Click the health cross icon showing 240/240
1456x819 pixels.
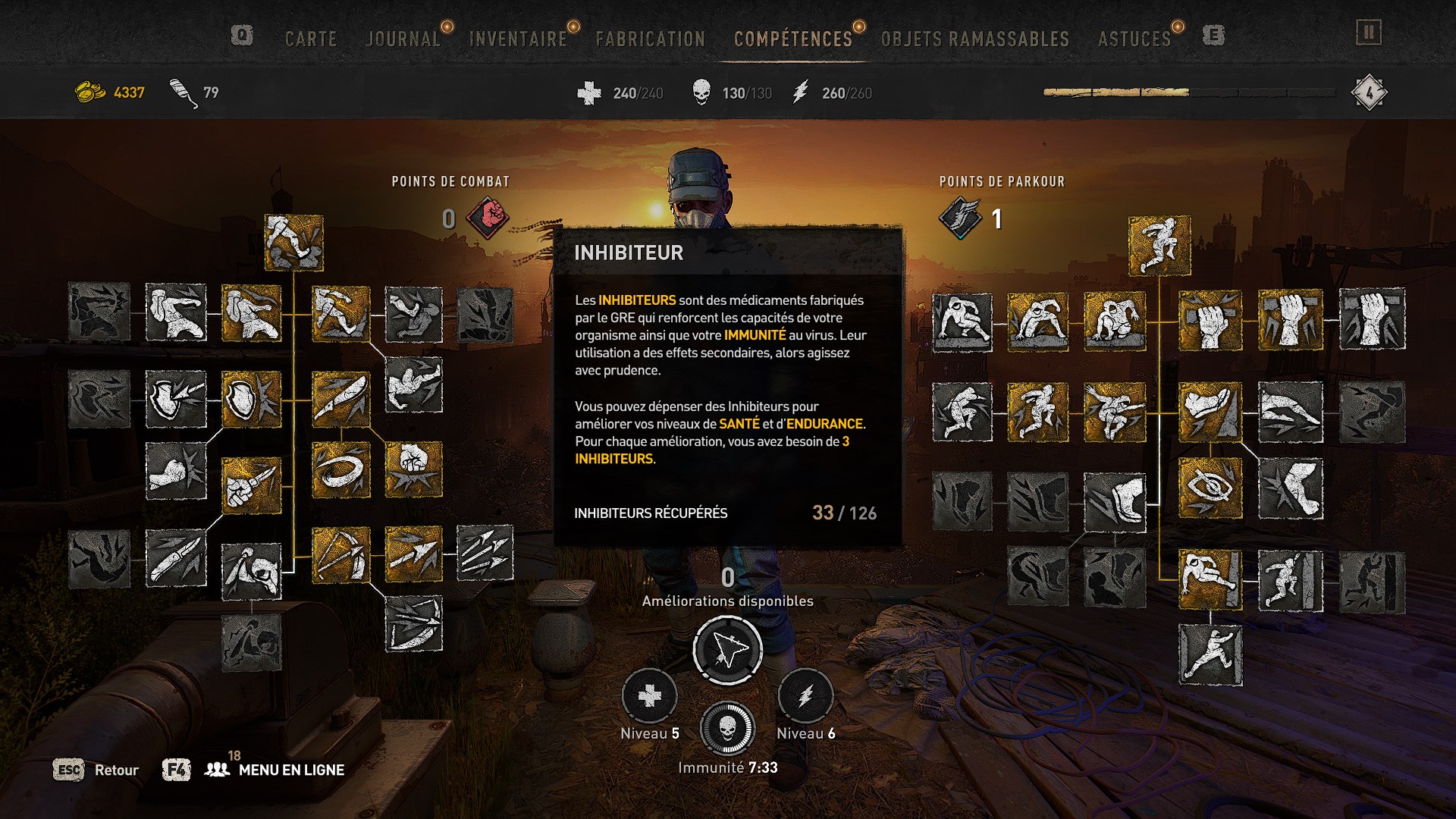click(588, 93)
